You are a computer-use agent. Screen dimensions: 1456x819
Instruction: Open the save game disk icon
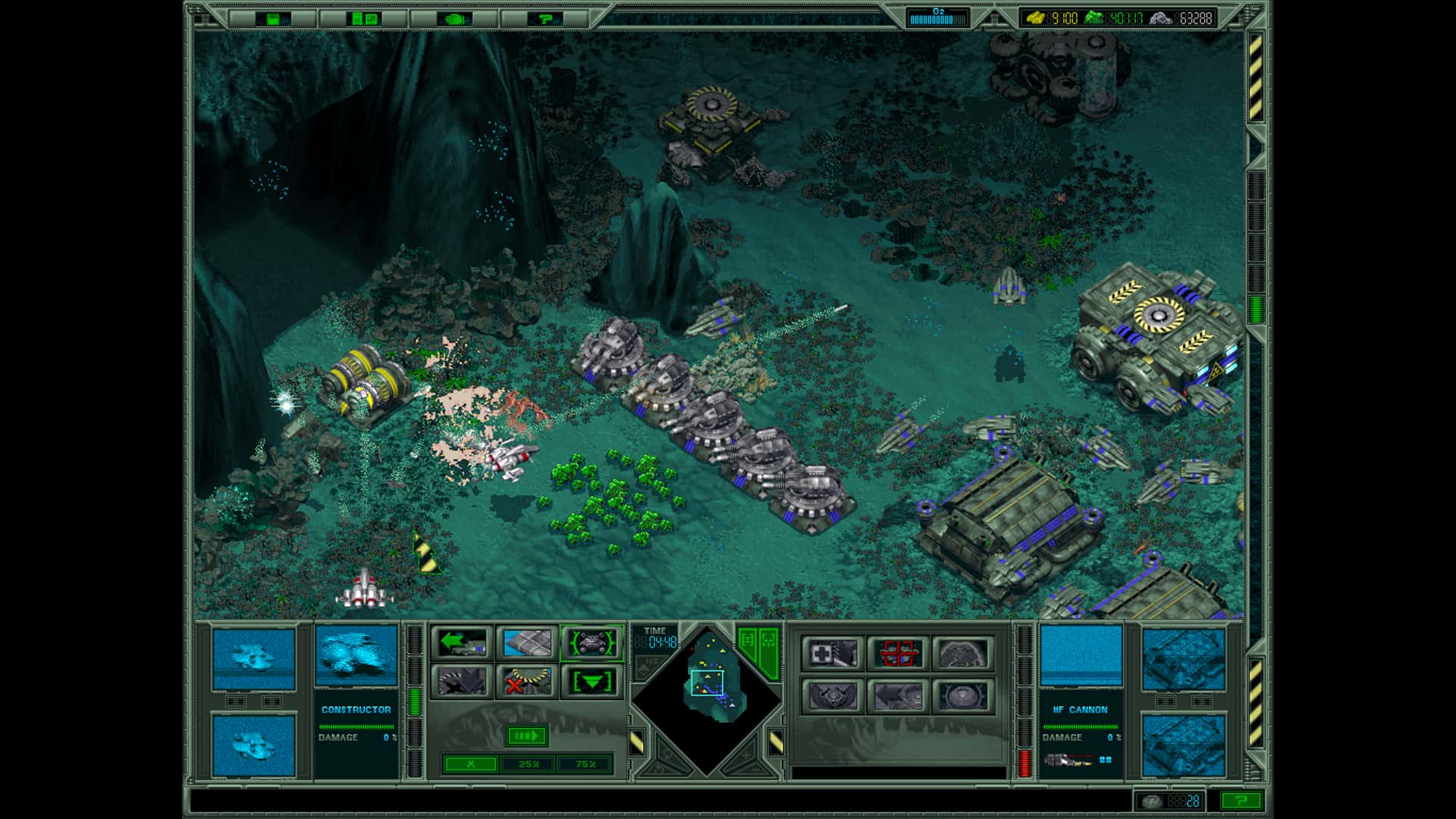[x=273, y=19]
